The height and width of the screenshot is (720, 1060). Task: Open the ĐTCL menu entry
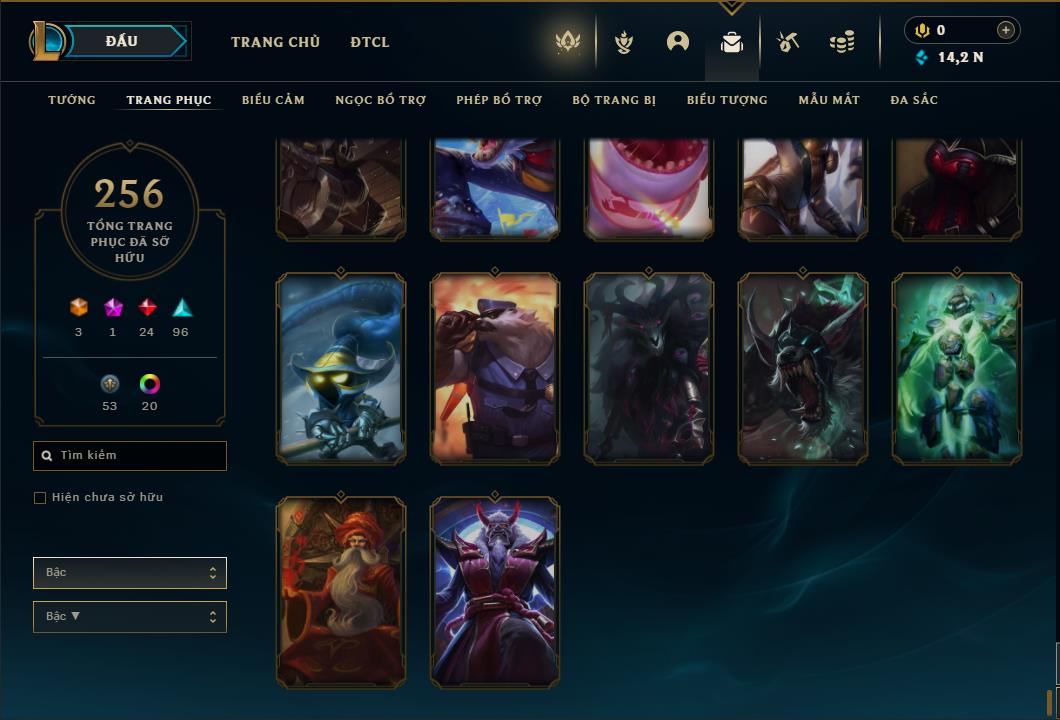[370, 42]
